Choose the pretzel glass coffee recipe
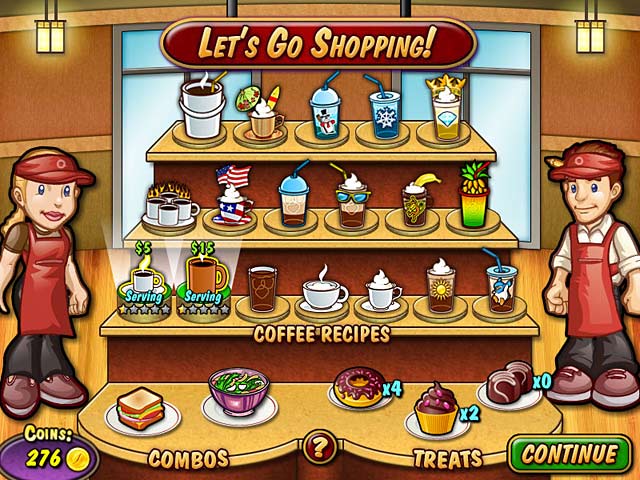The width and height of the screenshot is (640, 480). (x=263, y=289)
